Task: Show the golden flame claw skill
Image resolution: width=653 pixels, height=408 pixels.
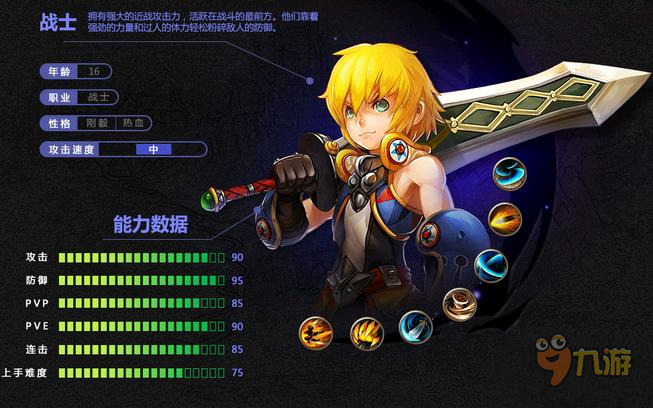Action: pyautogui.click(x=367, y=333)
